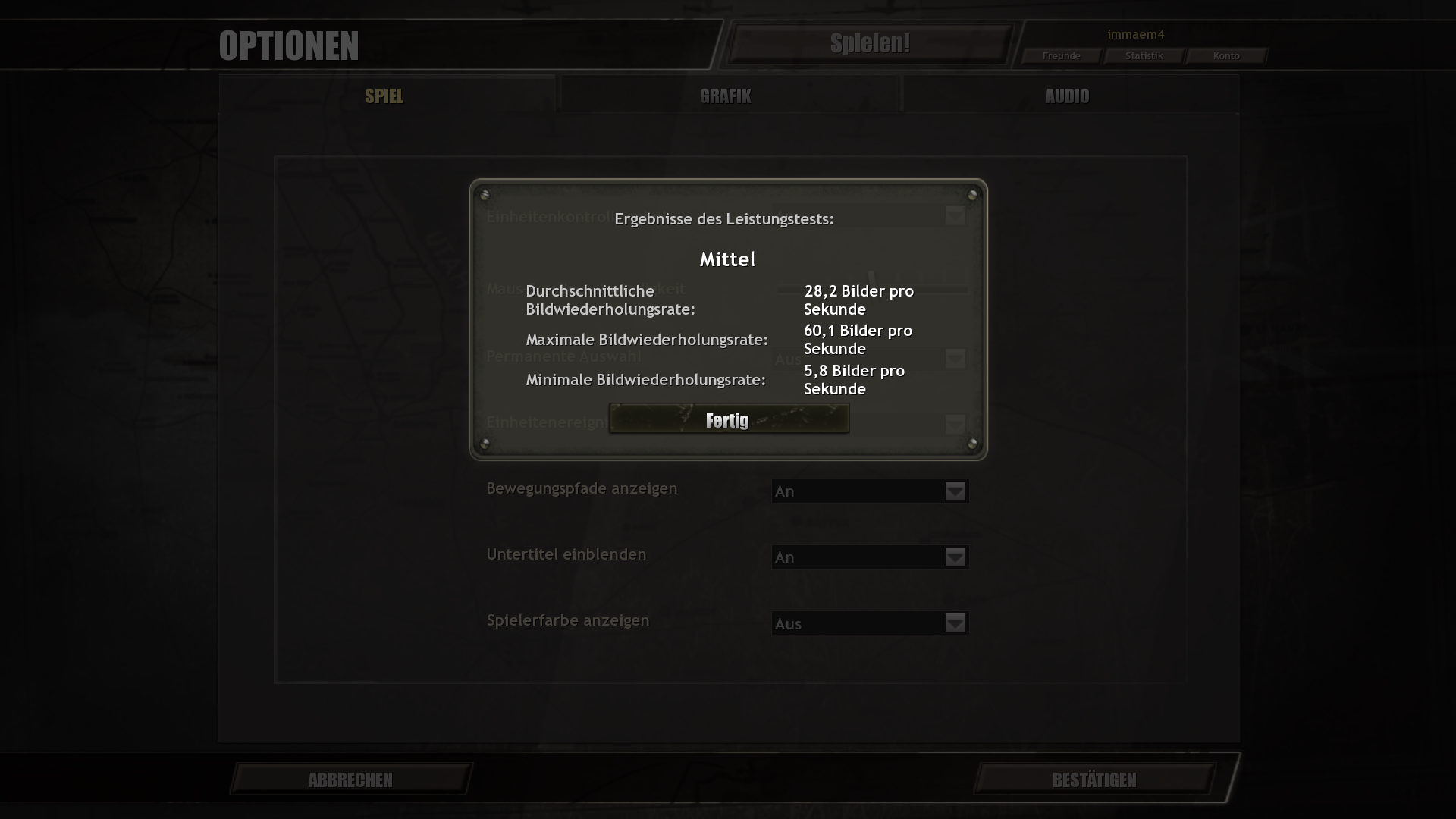The image size is (1456, 819).
Task: Open the AUDIO tab
Action: point(1066,96)
